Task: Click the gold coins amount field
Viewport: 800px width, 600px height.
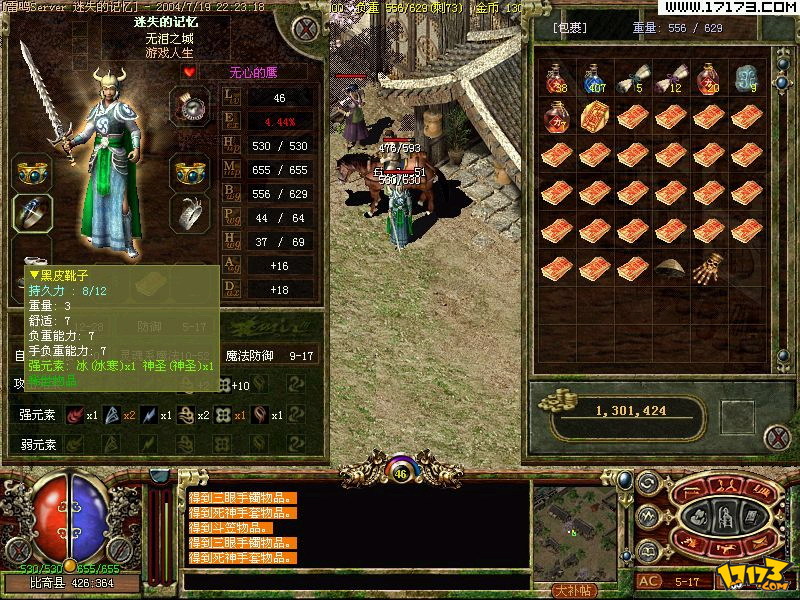Action: pos(630,410)
